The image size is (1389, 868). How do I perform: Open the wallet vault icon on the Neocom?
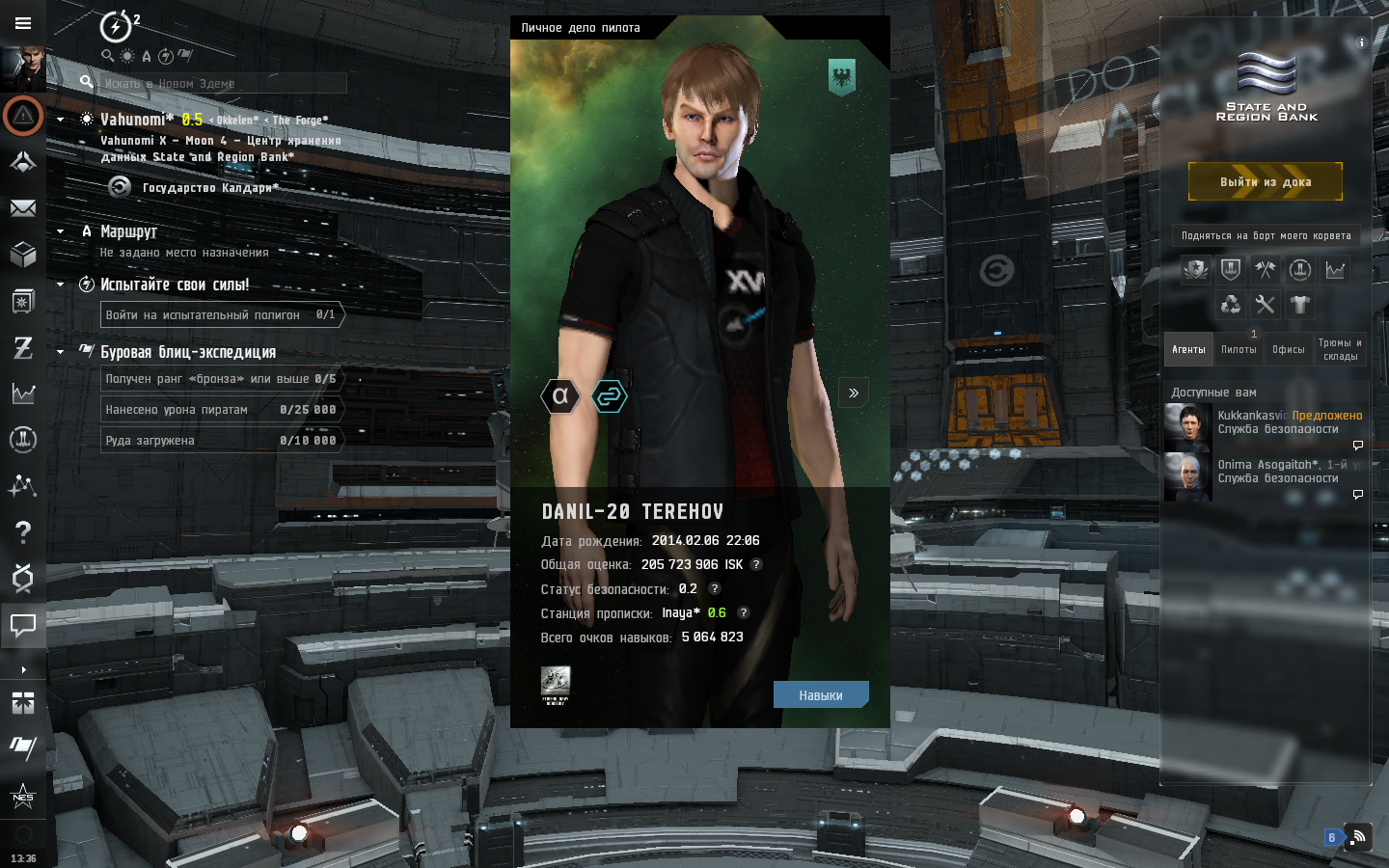click(x=23, y=301)
